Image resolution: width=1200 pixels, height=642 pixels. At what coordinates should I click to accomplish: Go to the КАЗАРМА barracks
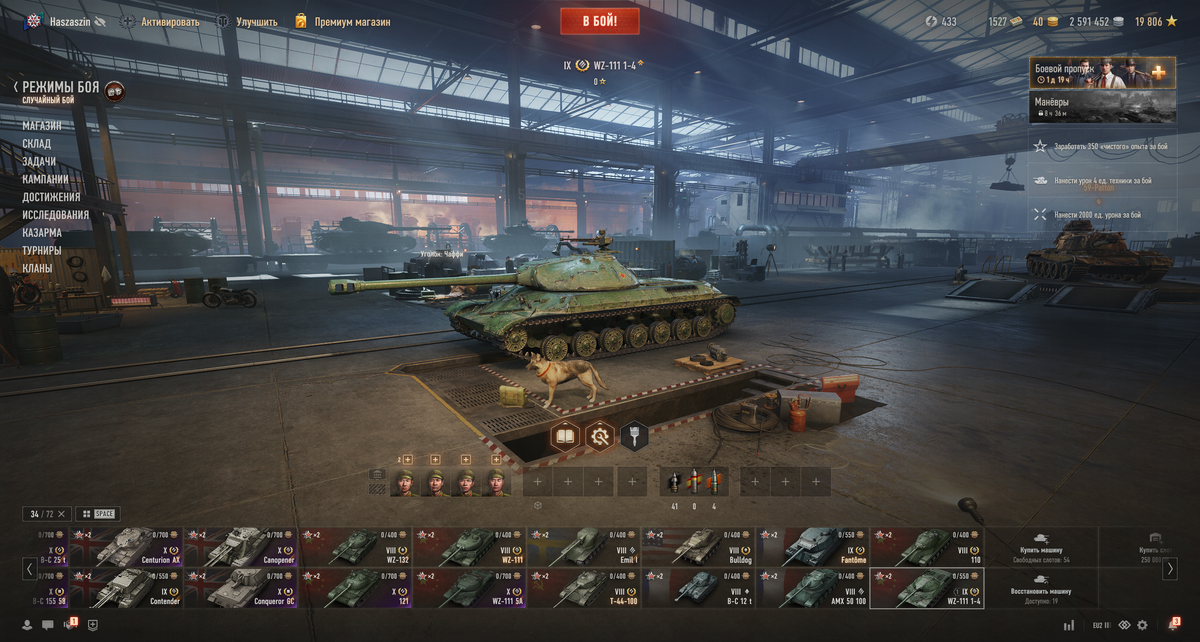point(42,233)
